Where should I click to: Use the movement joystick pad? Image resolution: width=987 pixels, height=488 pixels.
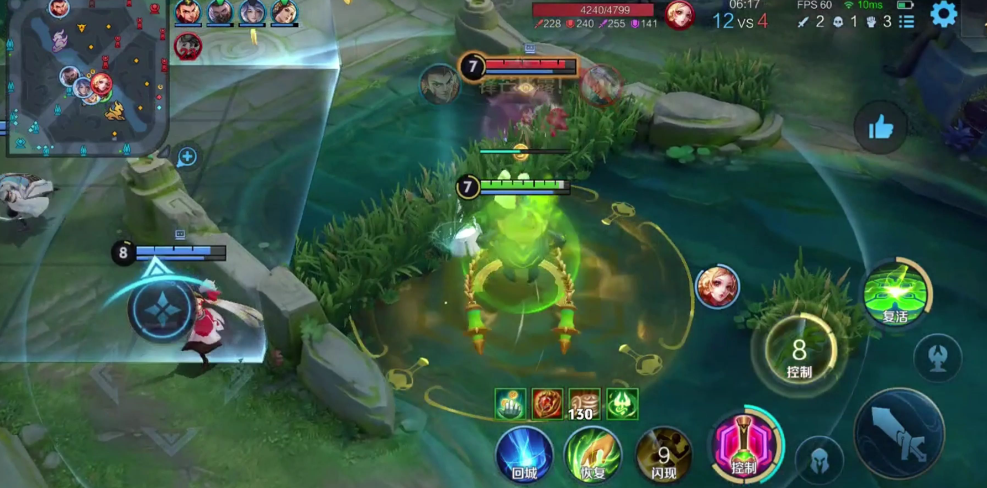pyautogui.click(x=160, y=309)
